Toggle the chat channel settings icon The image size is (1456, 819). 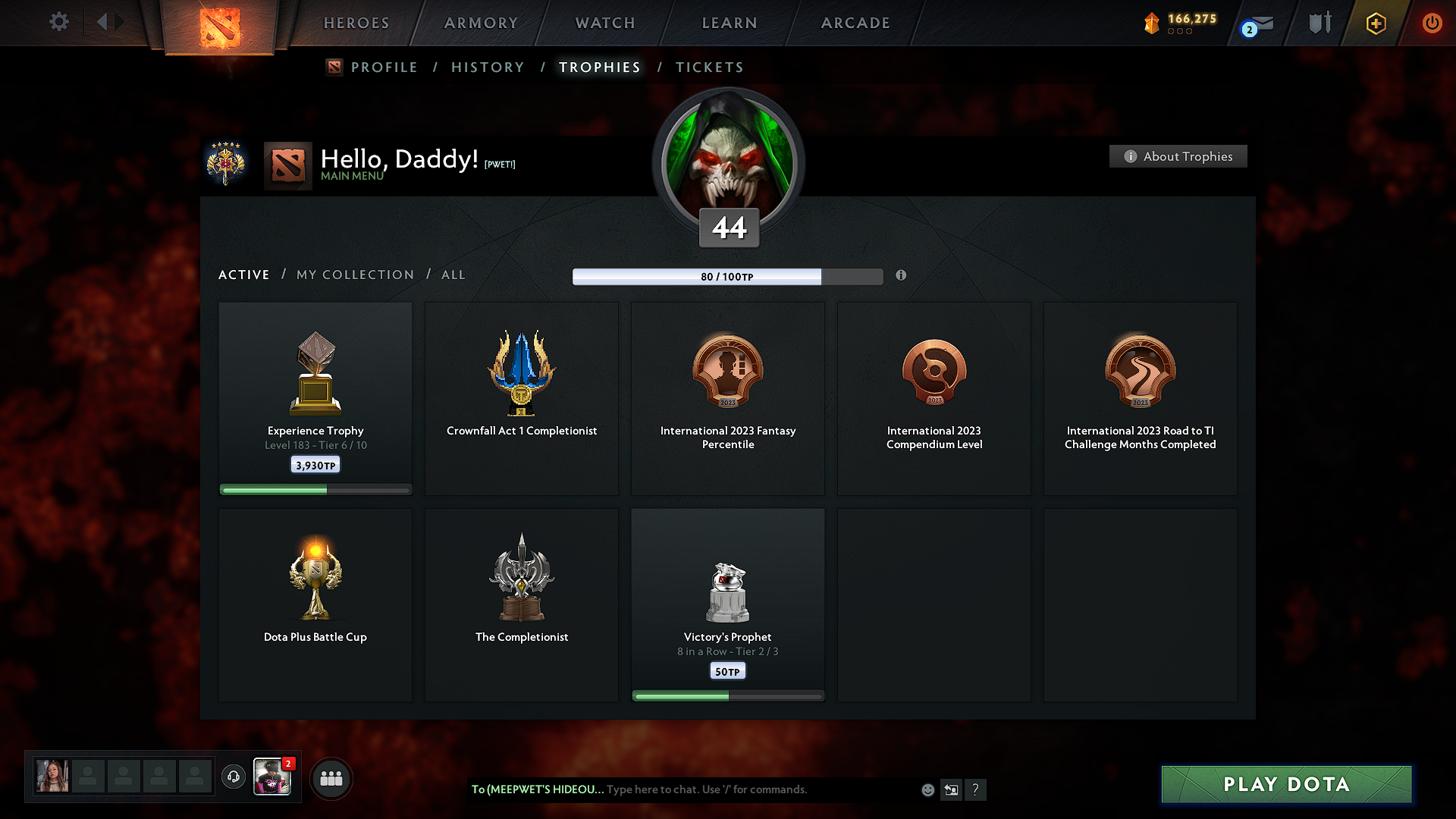point(951,789)
